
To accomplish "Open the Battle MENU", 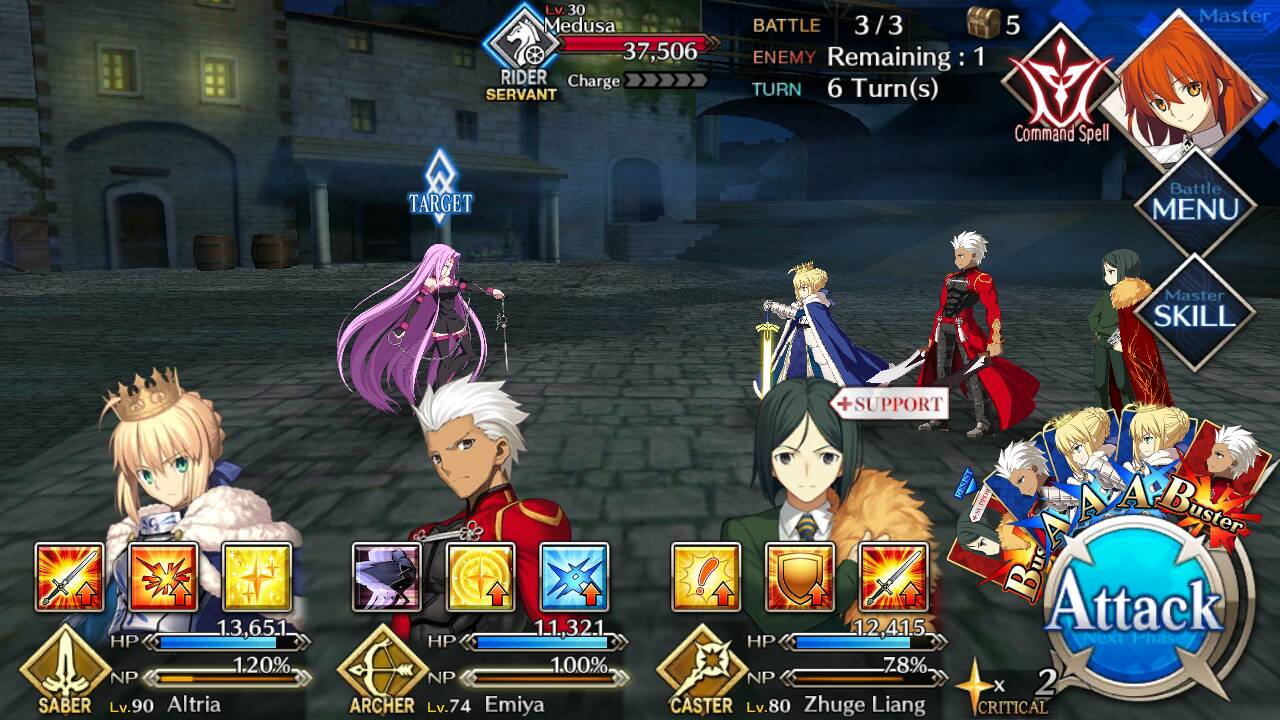I will (1195, 203).
